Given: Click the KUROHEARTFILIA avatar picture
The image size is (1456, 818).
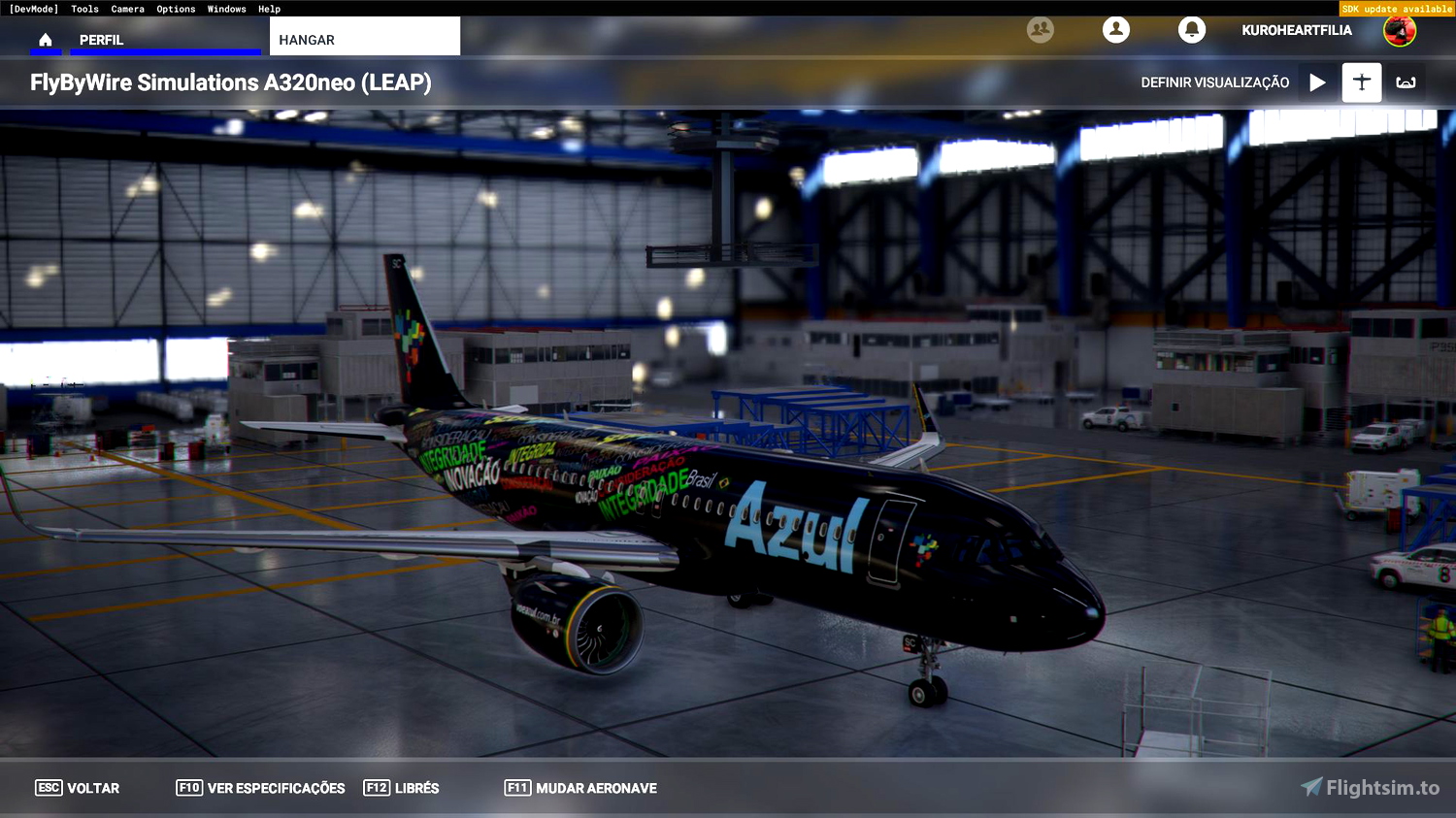Looking at the screenshot, I should point(1401,30).
